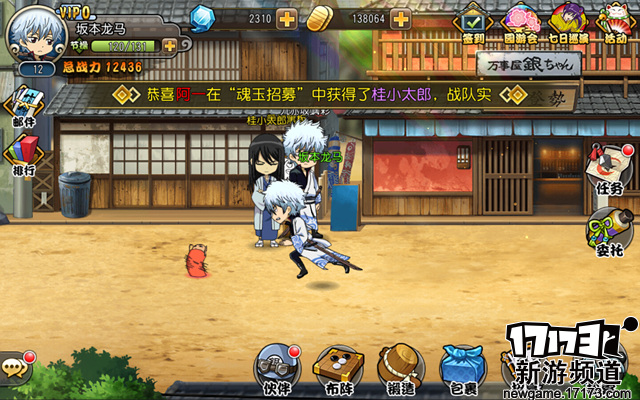This screenshot has width=640, height=400.
Task: Add more stamina with the plus button
Action: pos(169,45)
